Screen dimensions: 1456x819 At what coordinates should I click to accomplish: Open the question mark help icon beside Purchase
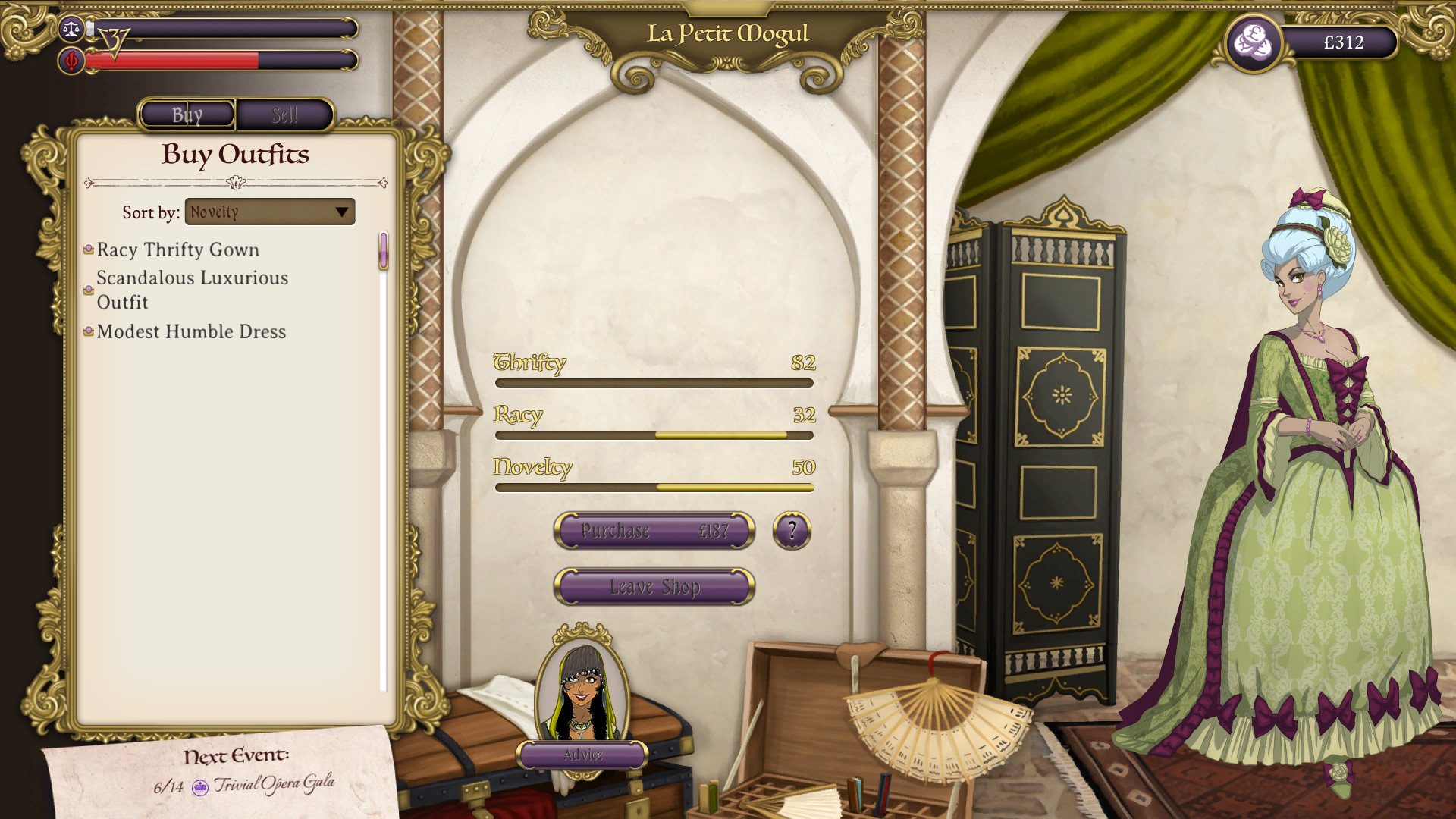791,531
